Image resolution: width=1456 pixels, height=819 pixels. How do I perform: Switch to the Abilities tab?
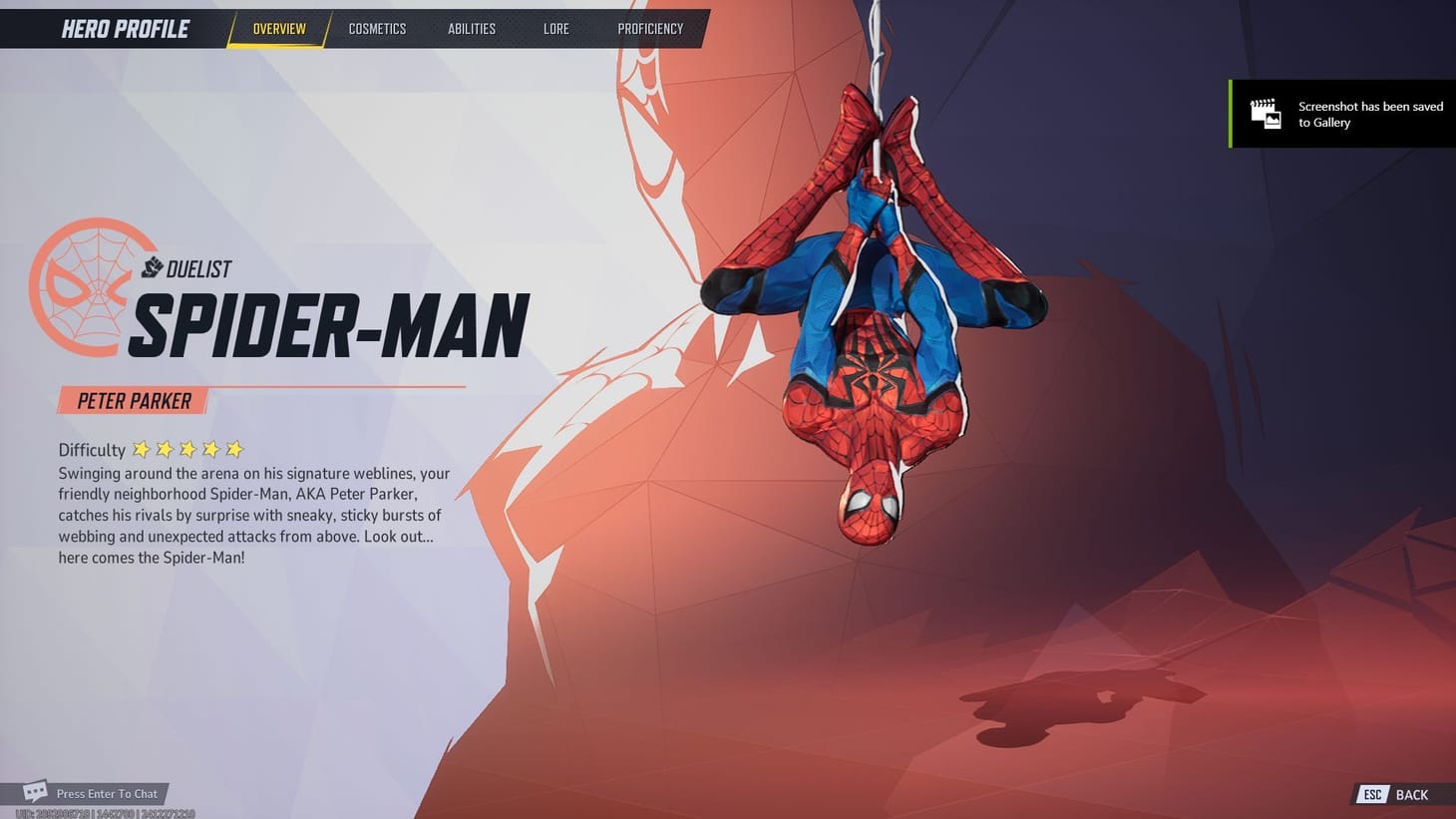(471, 28)
